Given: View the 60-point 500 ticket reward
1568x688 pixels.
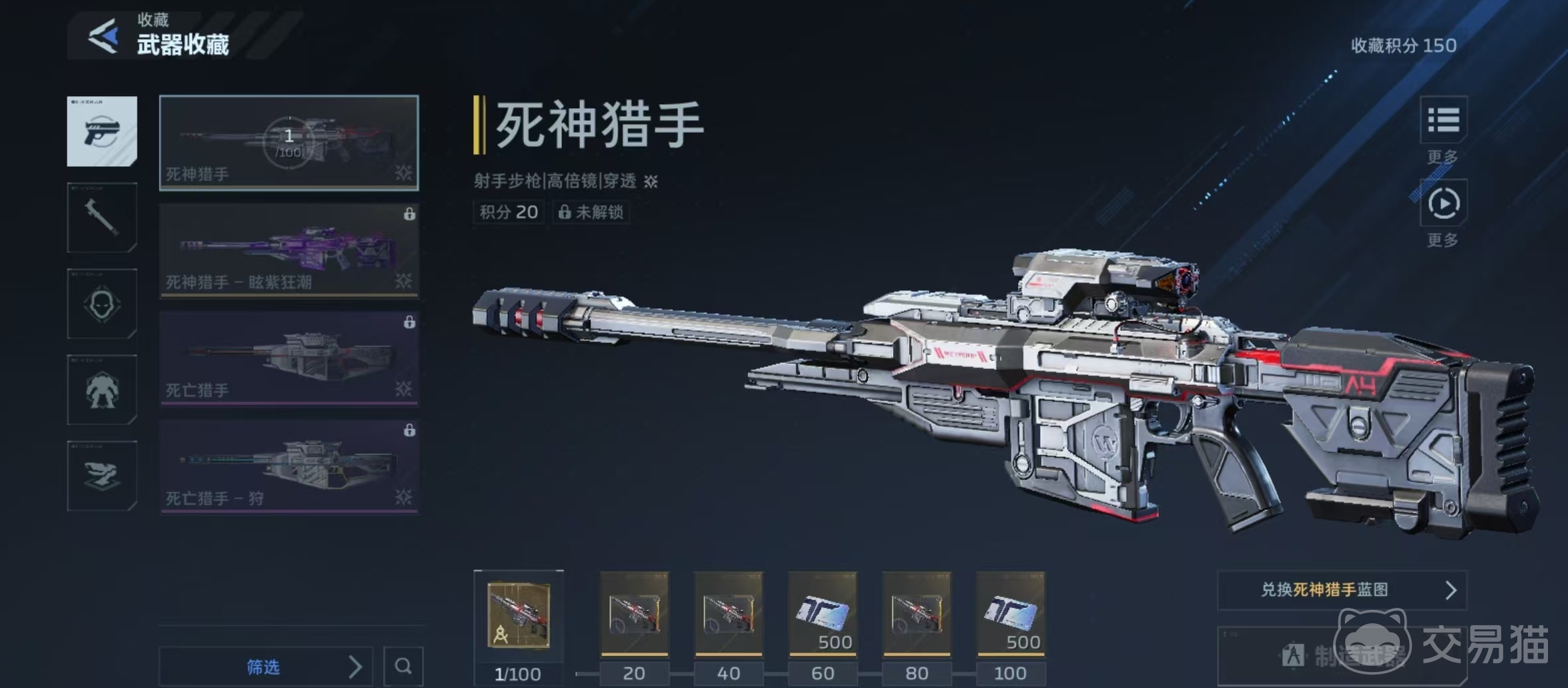Looking at the screenshot, I should [822, 614].
